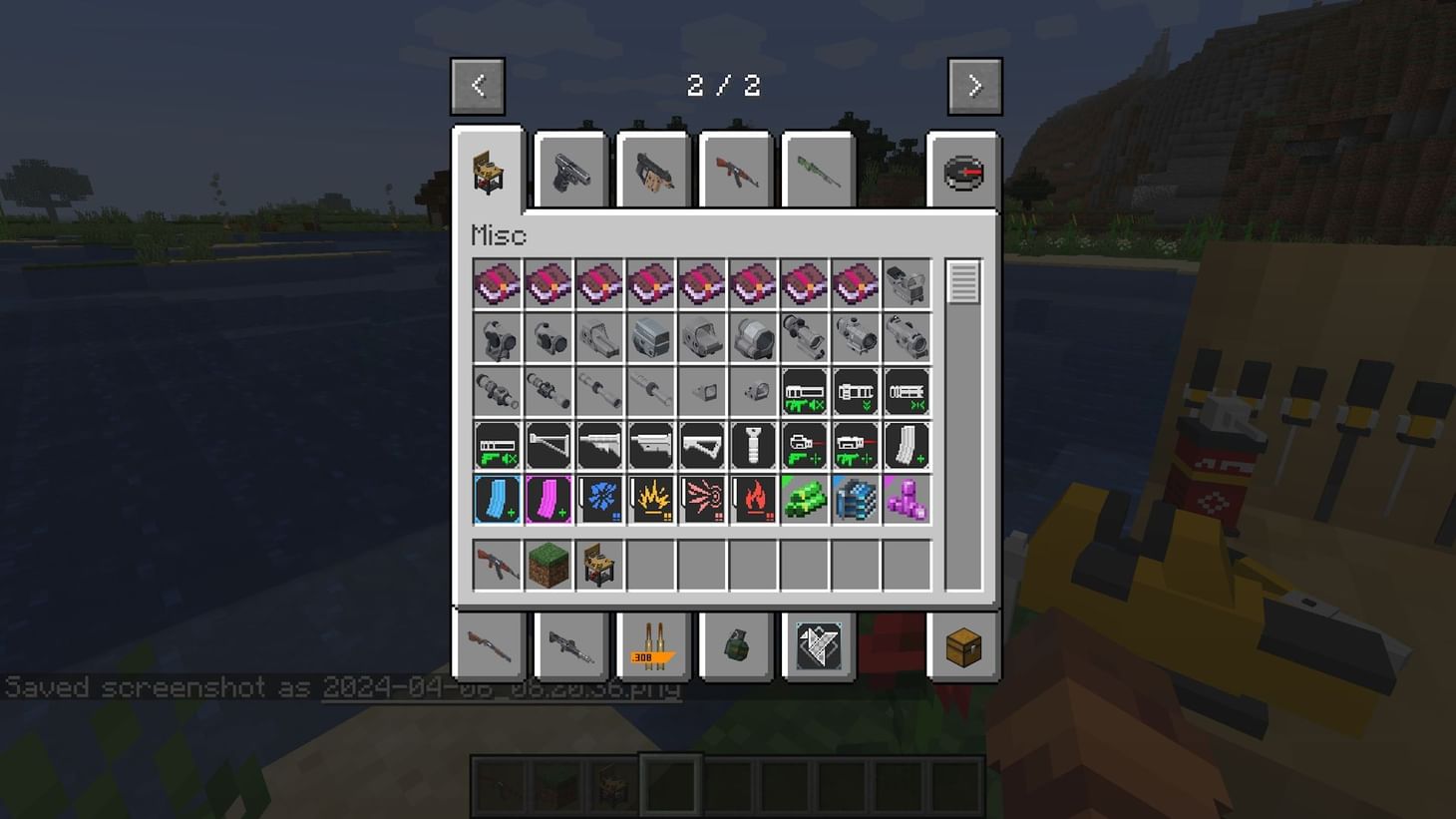
Task: Go to the previous page with left arrow
Action: coord(478,85)
